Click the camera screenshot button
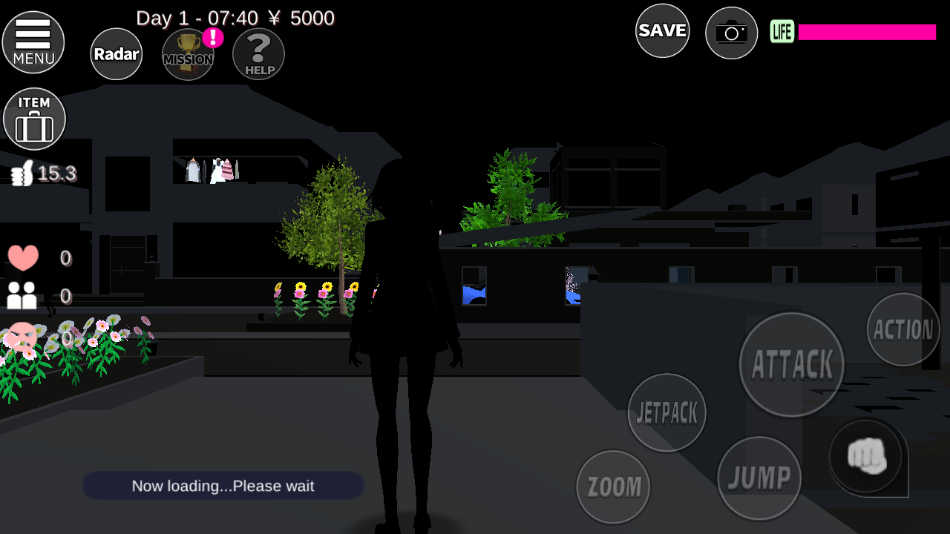Screen dimensions: 950x534 coord(731,33)
